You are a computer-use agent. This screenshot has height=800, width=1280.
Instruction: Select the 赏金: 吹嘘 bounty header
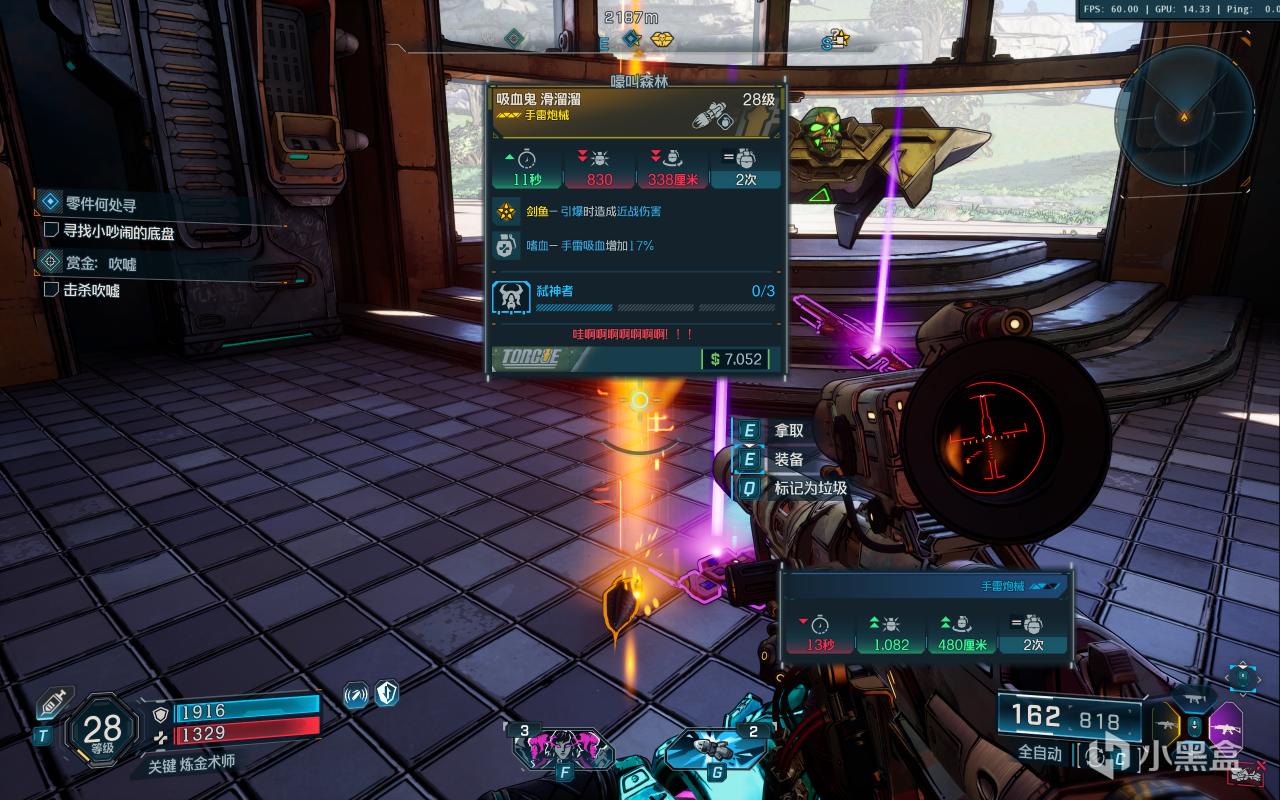[100, 263]
